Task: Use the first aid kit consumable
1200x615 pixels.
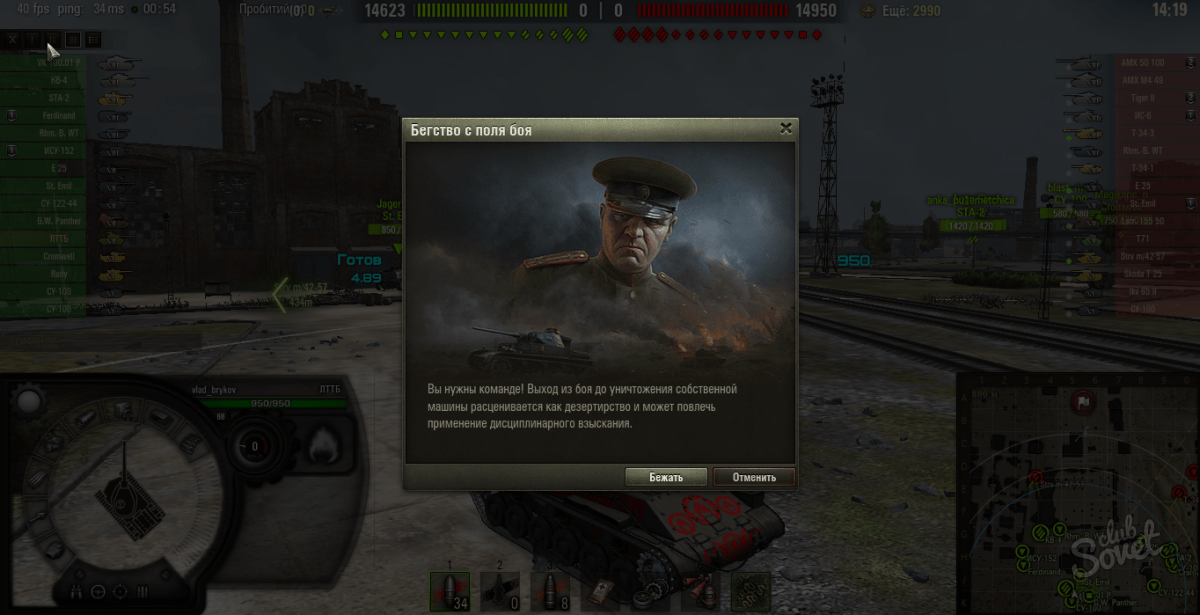Action: [x=600, y=590]
